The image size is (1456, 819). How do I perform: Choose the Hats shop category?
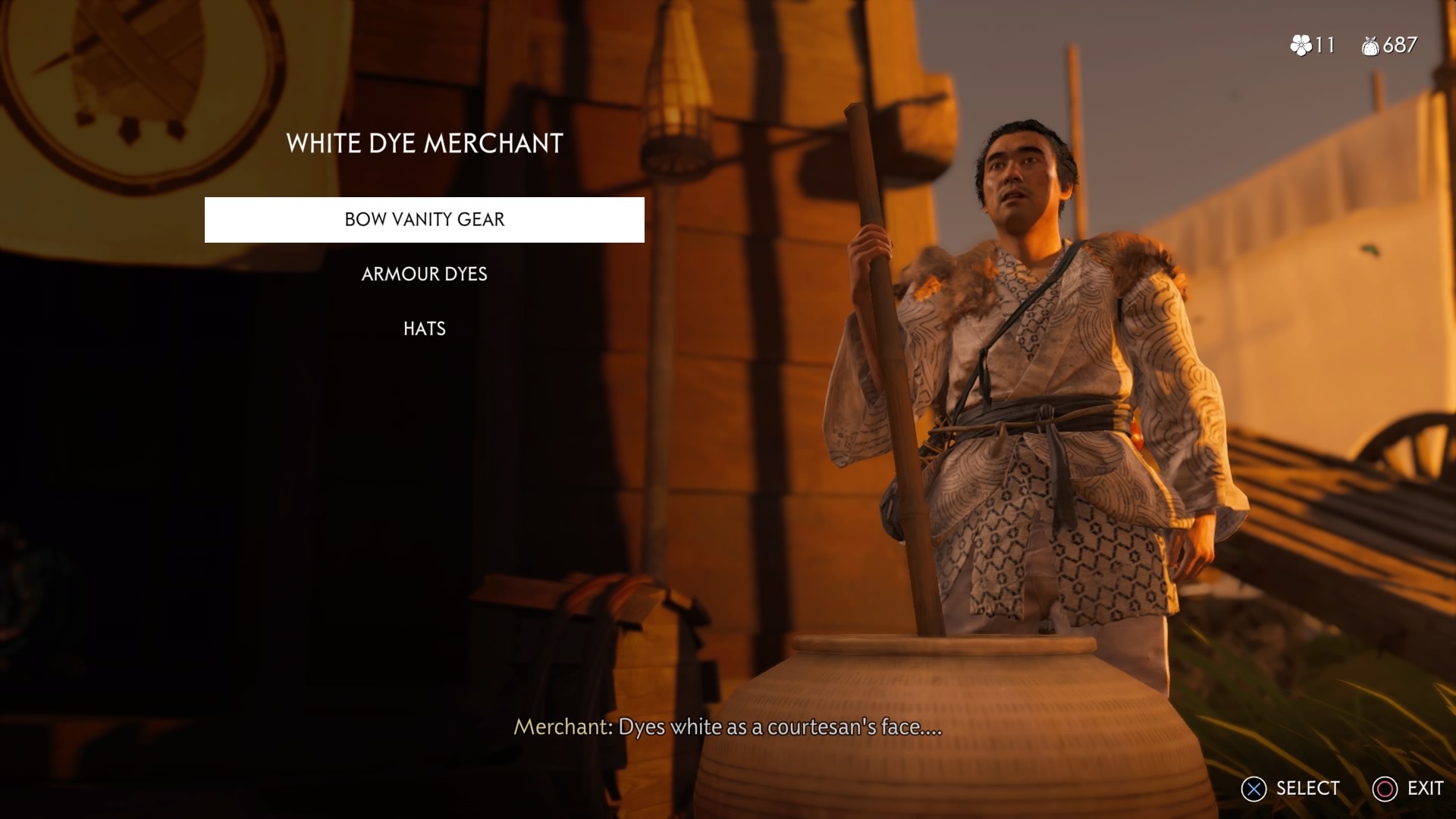click(x=423, y=328)
